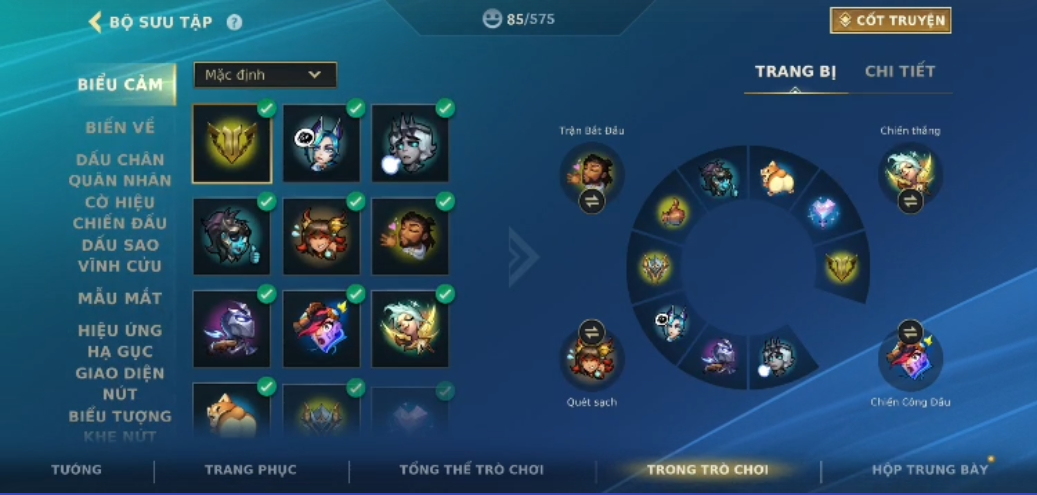This screenshot has width=1037, height=495.
Task: Click the help question mark icon
Action: [x=234, y=21]
